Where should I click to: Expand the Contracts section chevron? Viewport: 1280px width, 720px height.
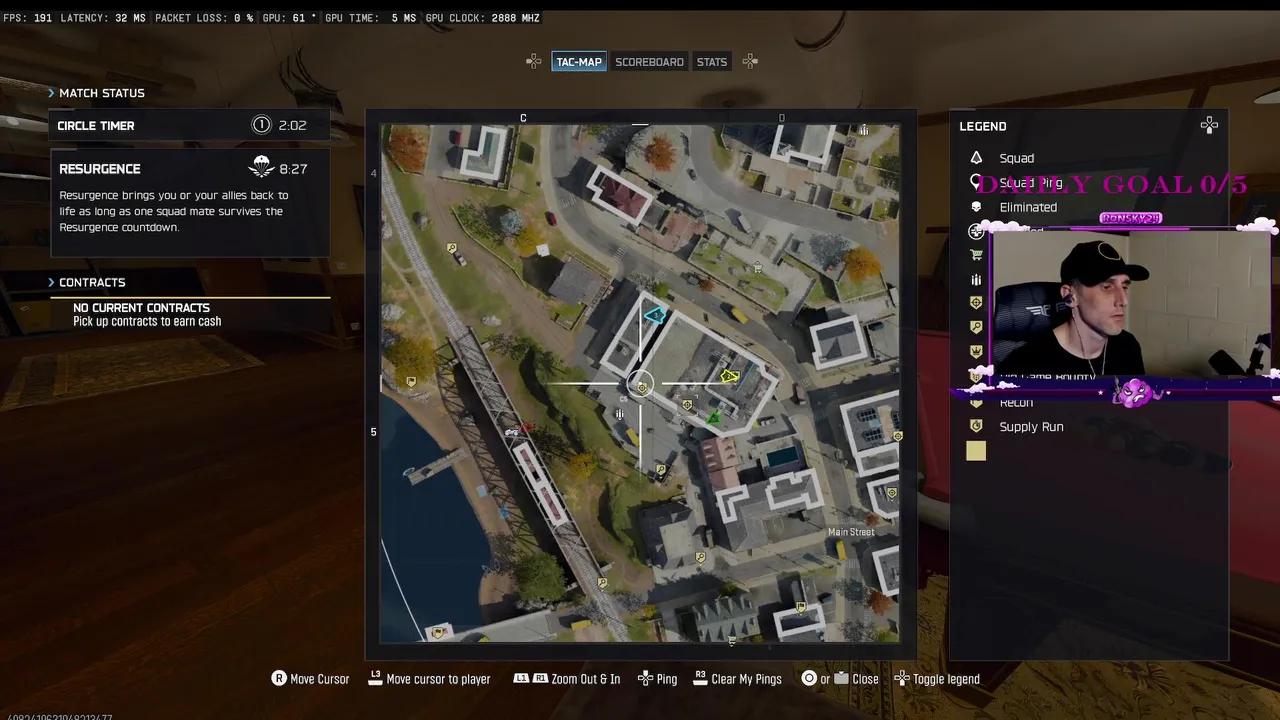(51, 282)
